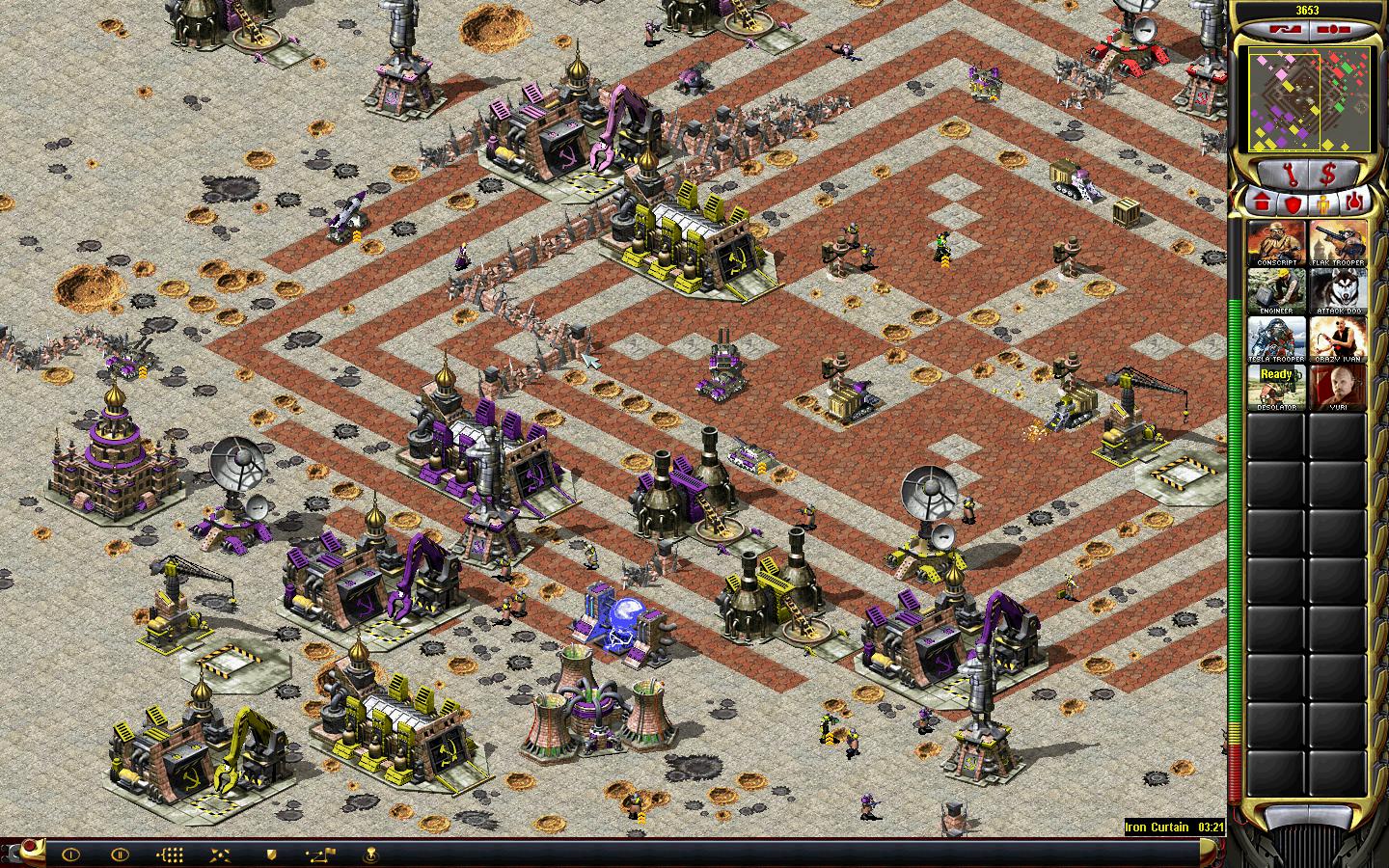Switch to the infantry build tab
Image resolution: width=1389 pixels, height=868 pixels.
(x=1323, y=203)
